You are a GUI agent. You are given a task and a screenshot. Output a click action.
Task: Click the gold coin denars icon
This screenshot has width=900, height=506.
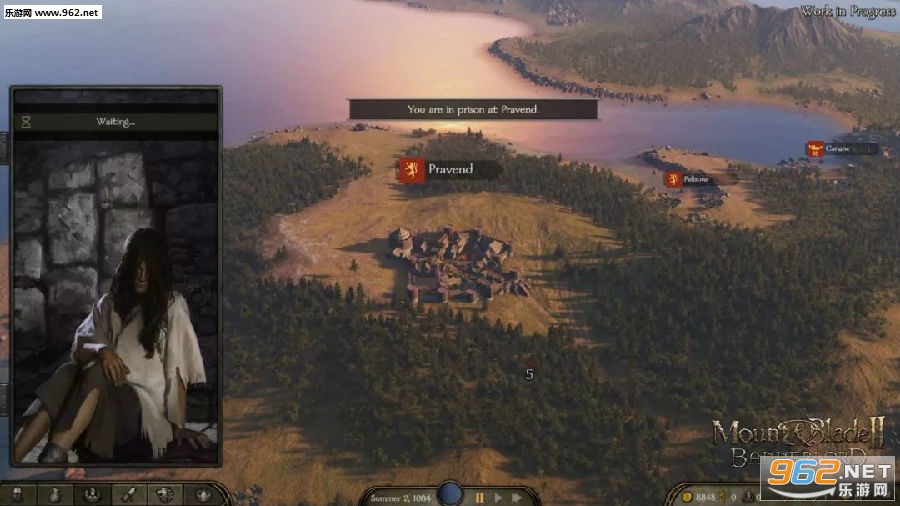(687, 497)
